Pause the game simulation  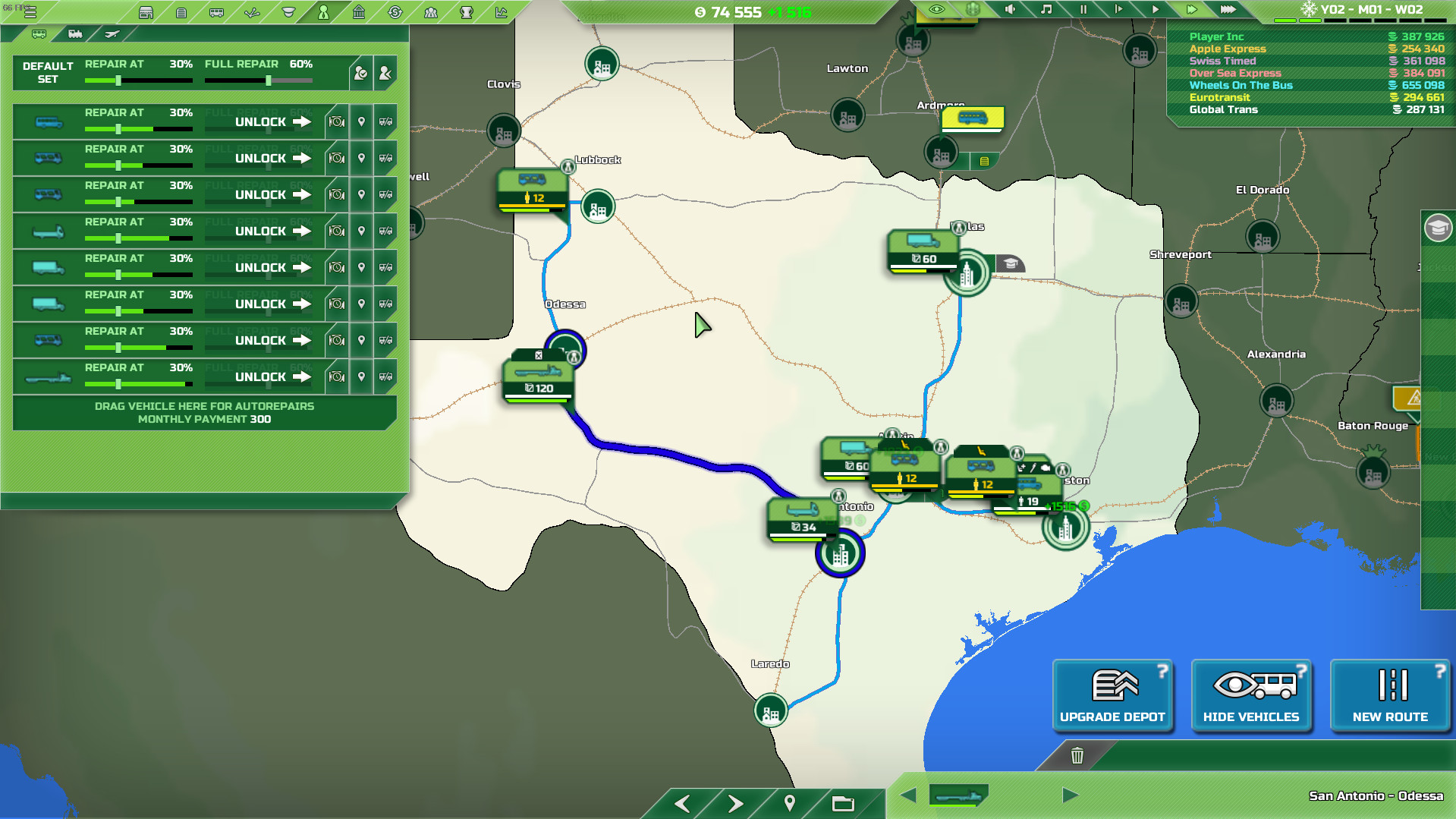click(x=1083, y=10)
